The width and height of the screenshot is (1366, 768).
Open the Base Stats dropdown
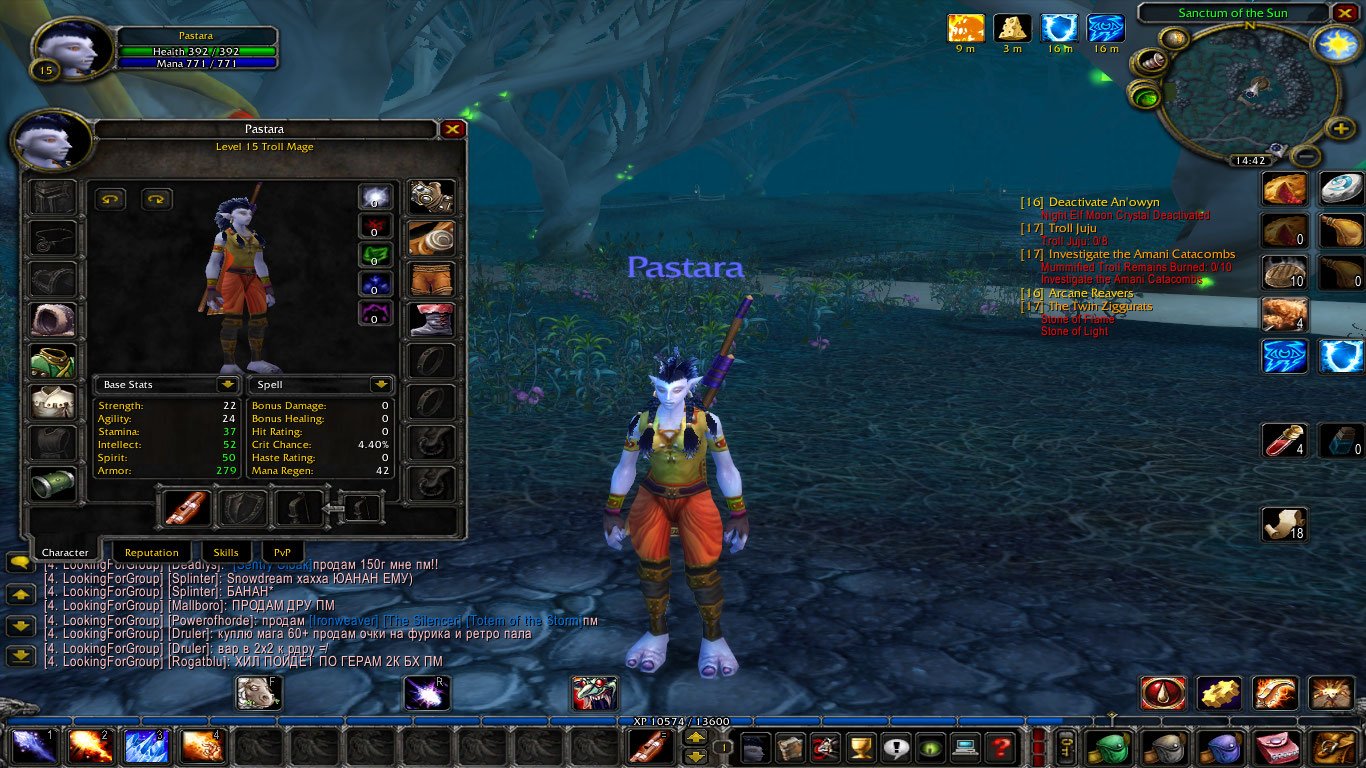[227, 385]
